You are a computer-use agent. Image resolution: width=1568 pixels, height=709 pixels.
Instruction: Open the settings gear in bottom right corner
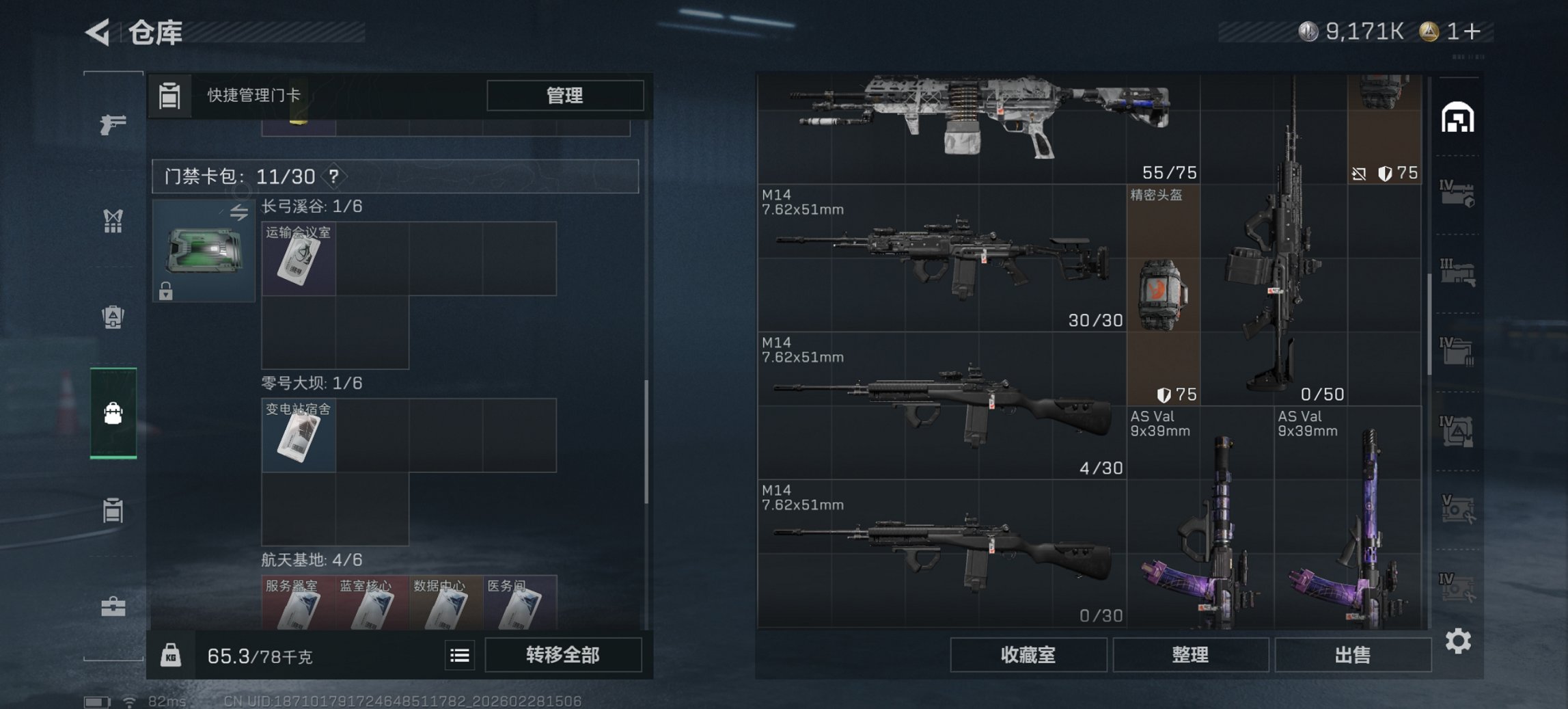1457,641
